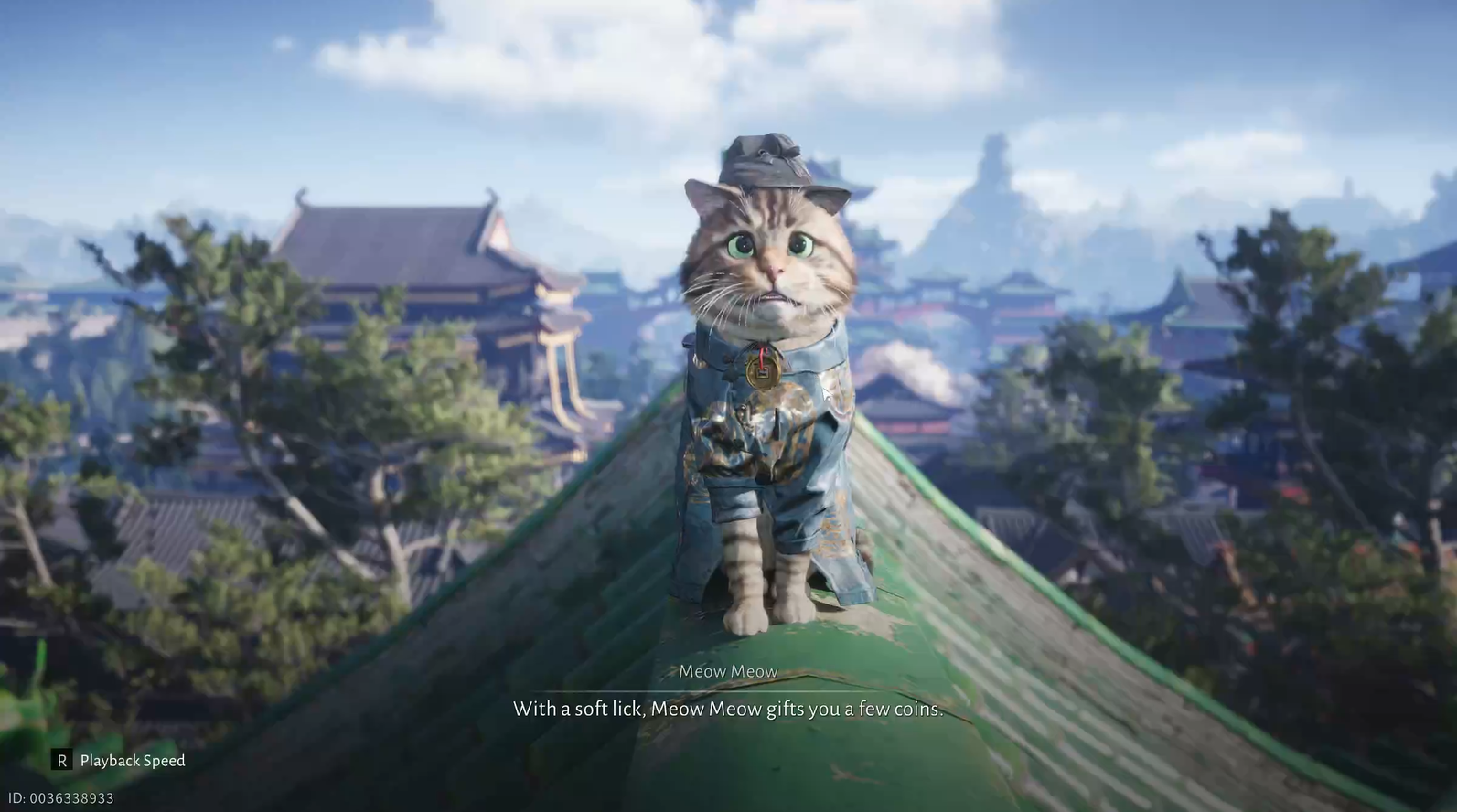Select the Meow Meow character model
Viewport: 1457px width, 812px height.
click(773, 384)
